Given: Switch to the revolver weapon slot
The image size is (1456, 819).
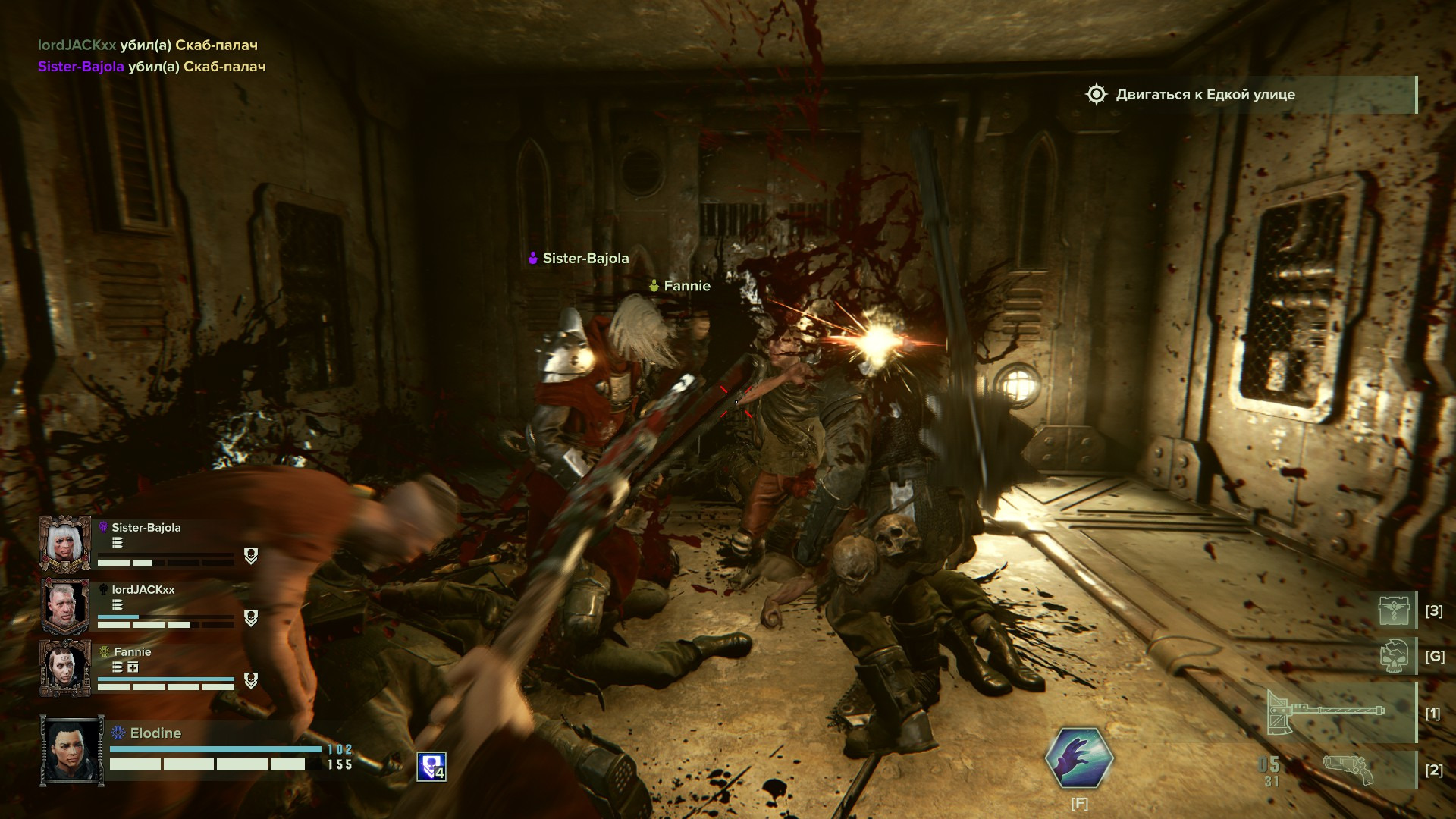Looking at the screenshot, I should [x=1348, y=769].
